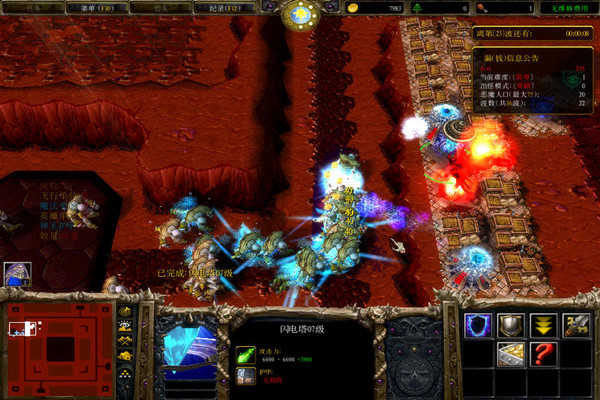Toggle minimap creep camps display button
The image size is (600, 400).
click(x=125, y=357)
